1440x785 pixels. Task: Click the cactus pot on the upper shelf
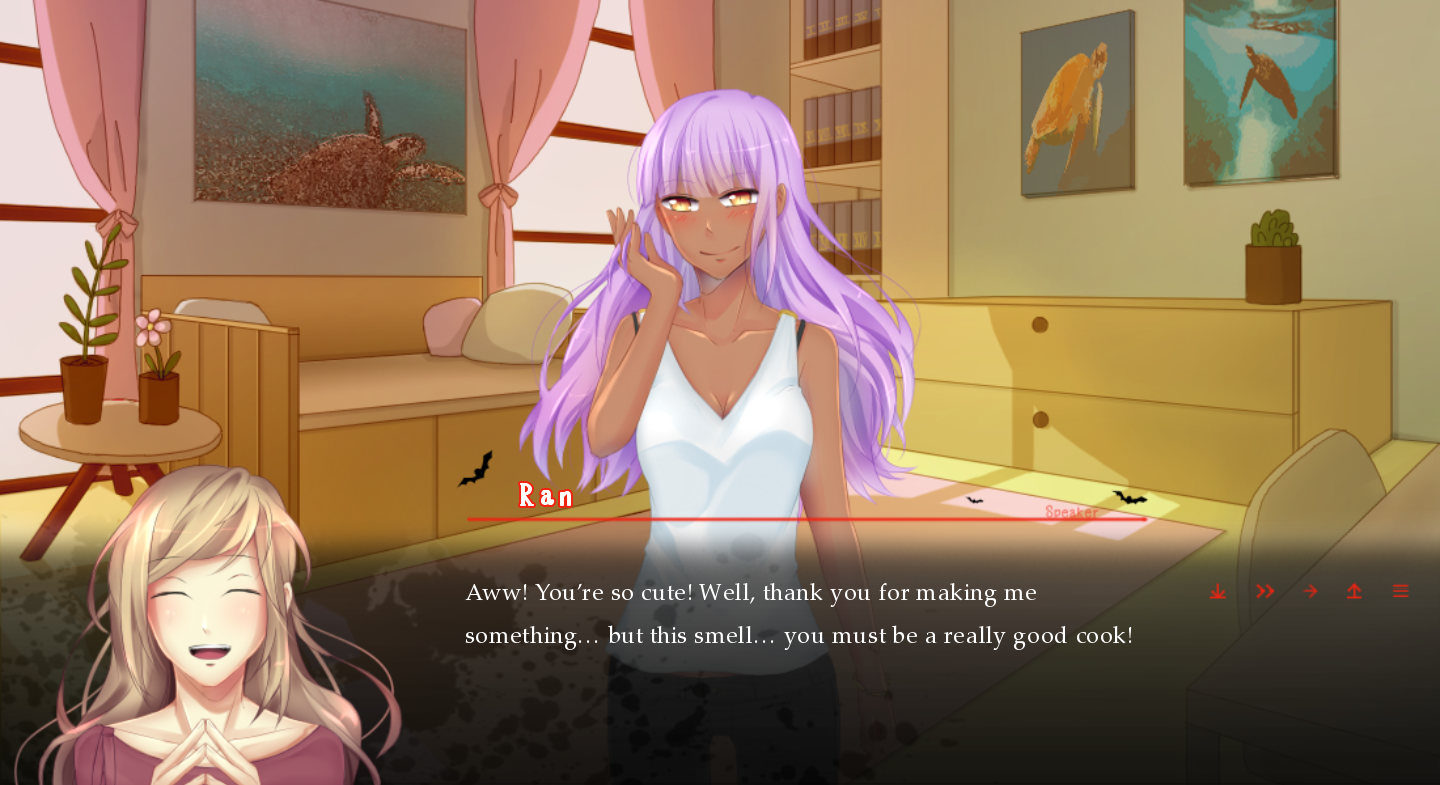[x=1272, y=250]
